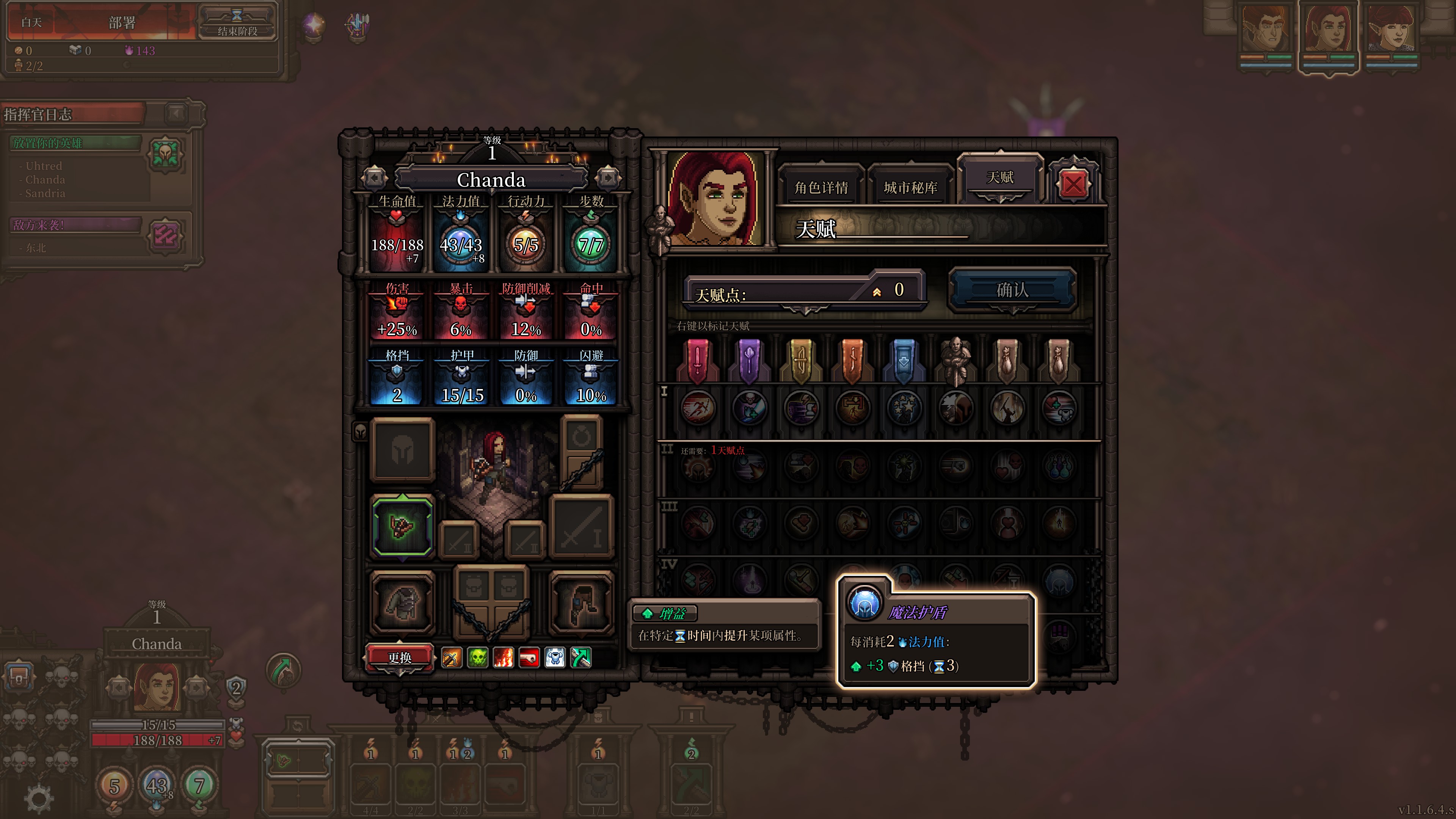Viewport: 1456px width, 819px height.
Task: Collapse the 指挥官日志 commander log panel
Action: tap(176, 114)
